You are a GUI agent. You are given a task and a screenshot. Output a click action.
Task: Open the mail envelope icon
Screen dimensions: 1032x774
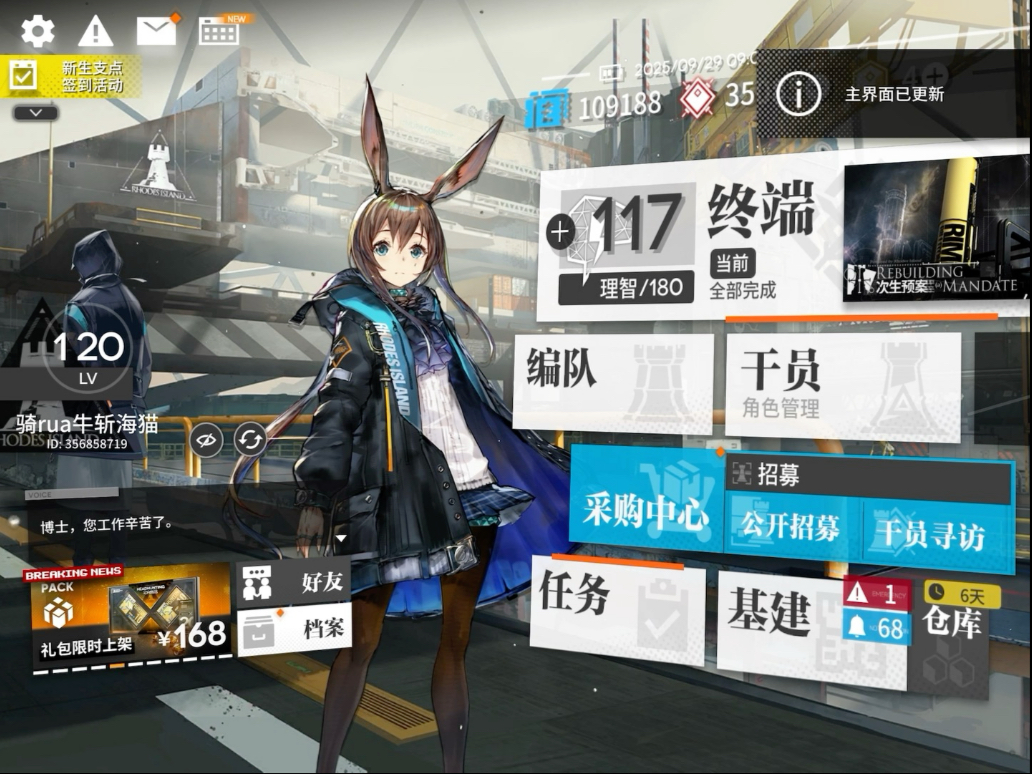(156, 31)
